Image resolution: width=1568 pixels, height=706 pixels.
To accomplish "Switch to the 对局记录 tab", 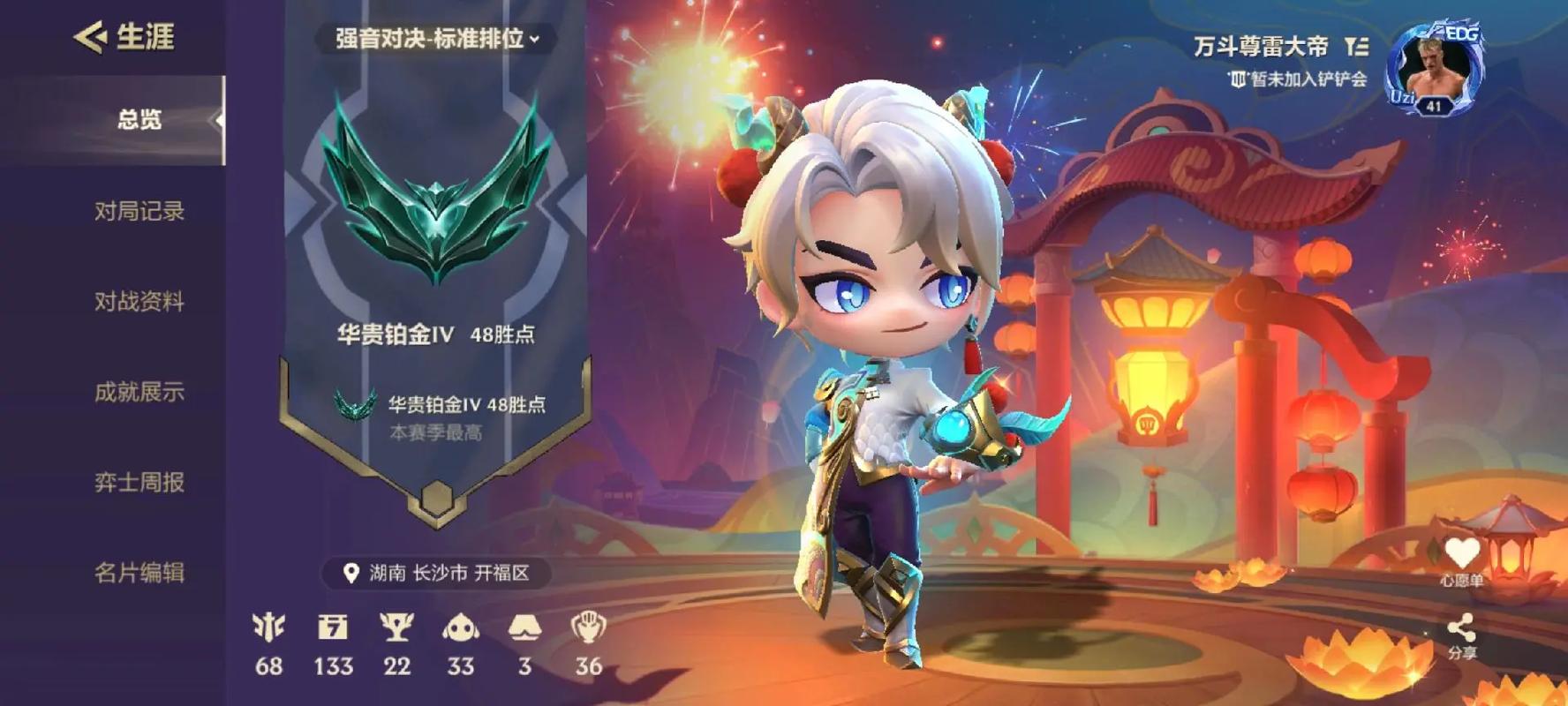I will coord(139,211).
